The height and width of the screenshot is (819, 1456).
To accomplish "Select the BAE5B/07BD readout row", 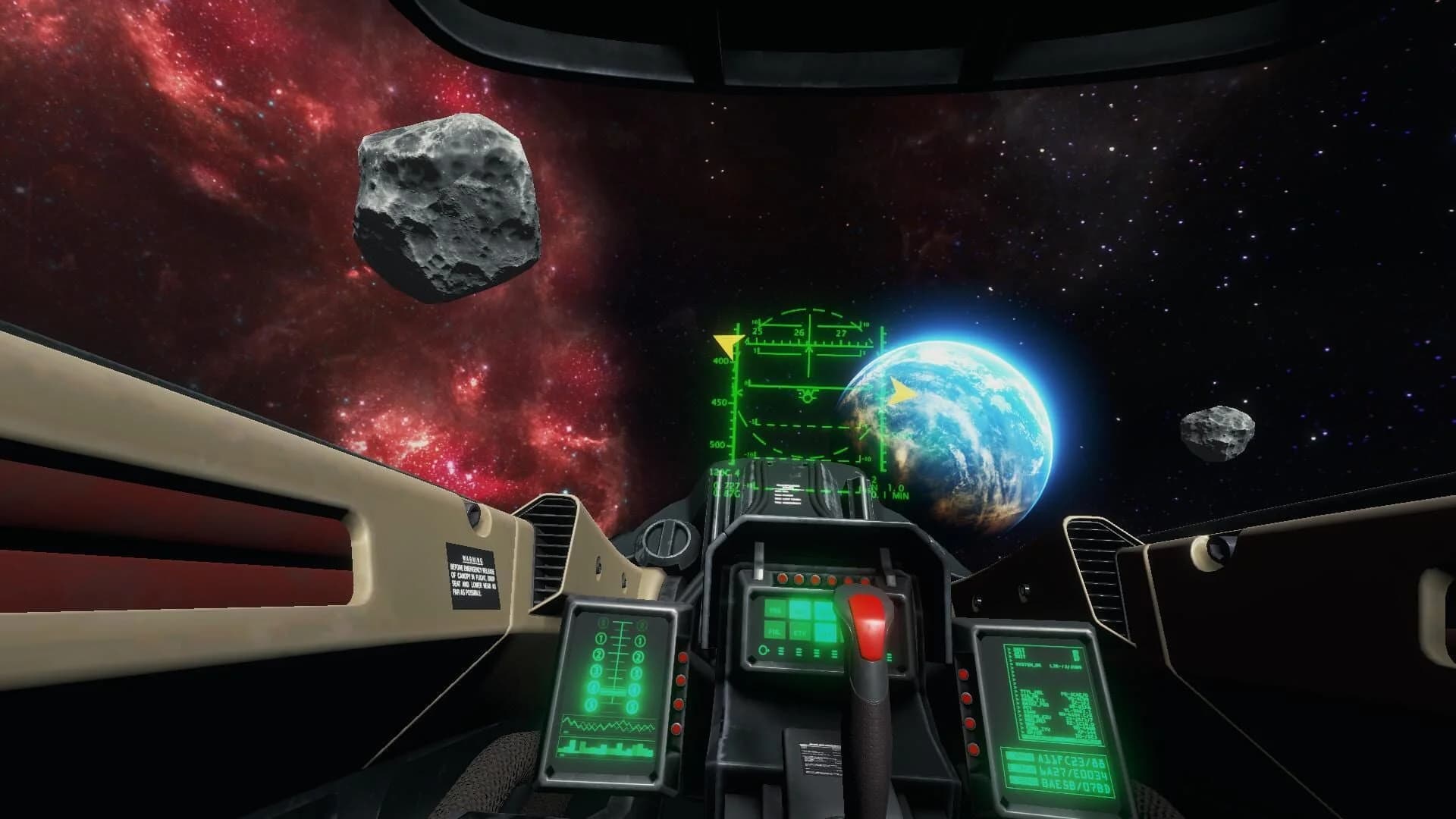I will (x=1074, y=783).
